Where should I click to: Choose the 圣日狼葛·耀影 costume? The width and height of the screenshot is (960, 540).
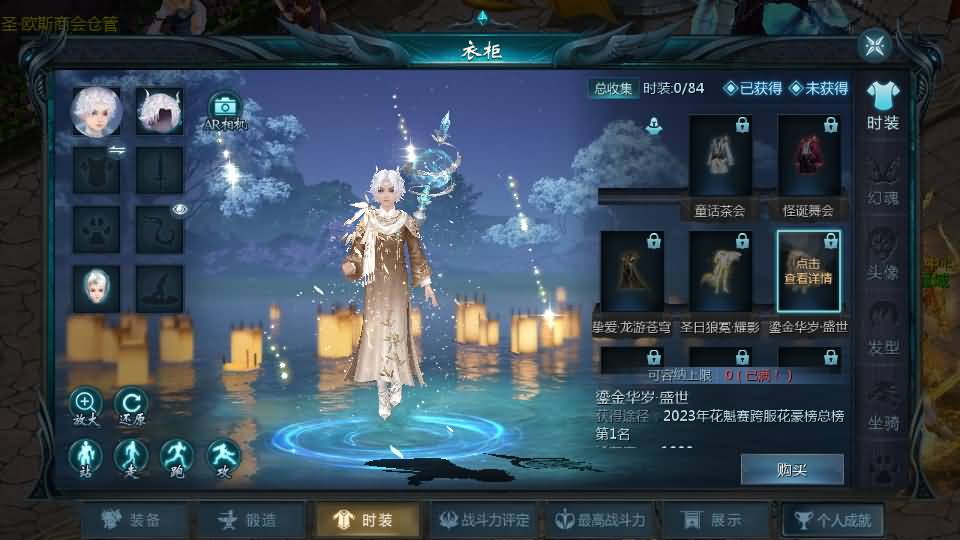(720, 279)
